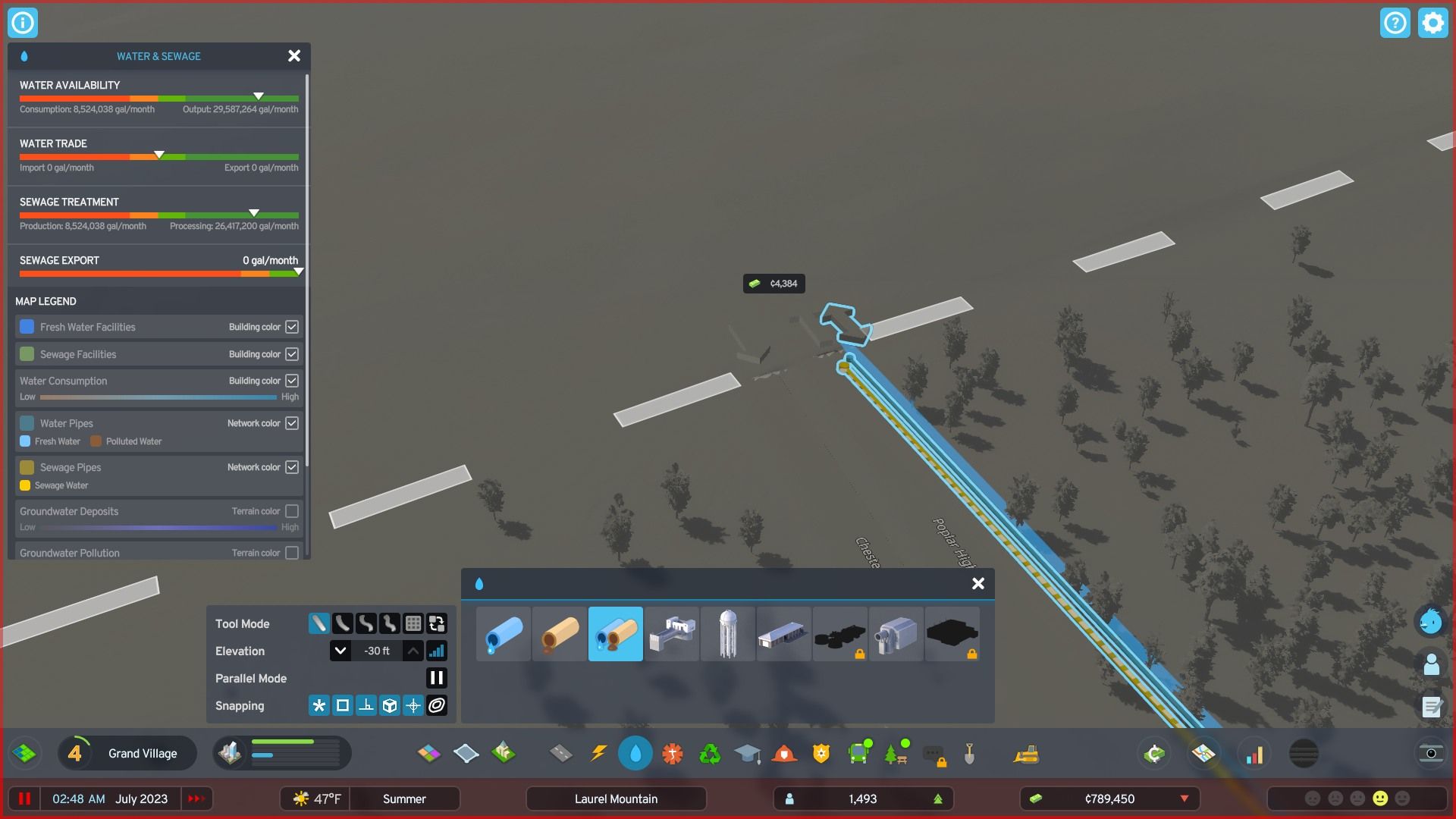Expand the budget dropdown beside ¢789,450
This screenshot has width=1456, height=819.
(x=1184, y=799)
